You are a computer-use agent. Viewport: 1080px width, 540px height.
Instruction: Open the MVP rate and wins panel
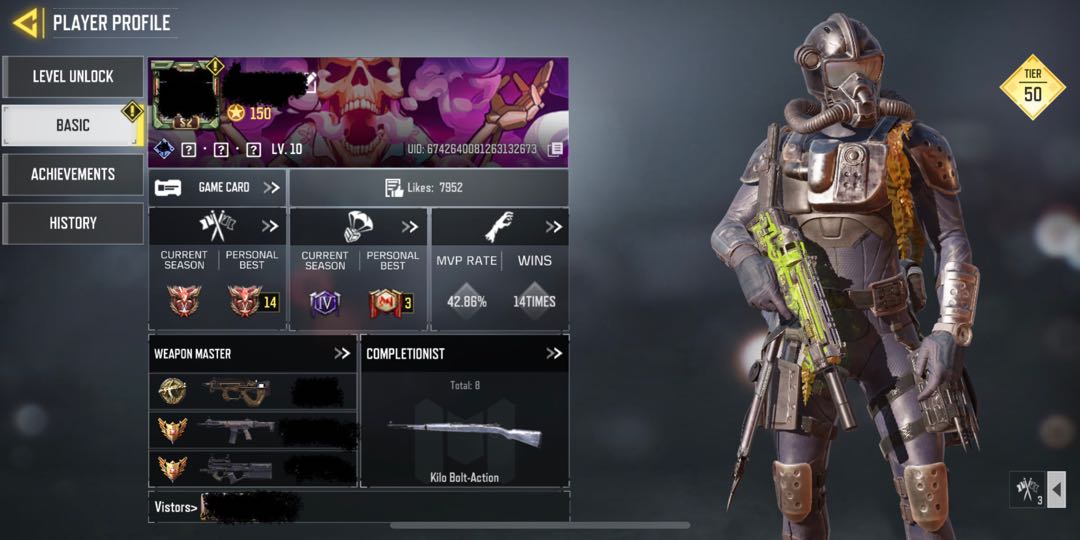pos(553,227)
